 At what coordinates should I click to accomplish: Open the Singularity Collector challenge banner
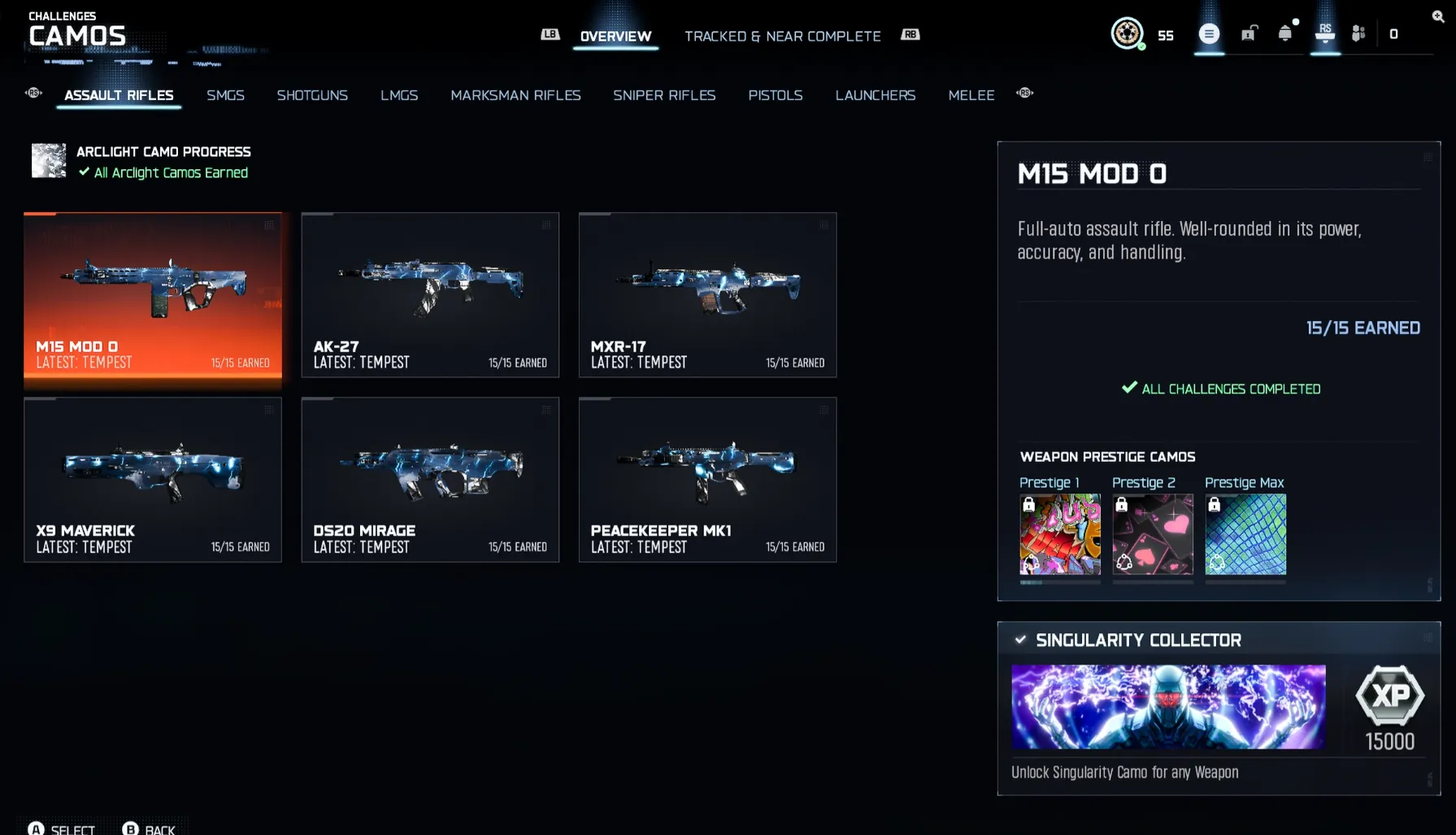(1168, 707)
